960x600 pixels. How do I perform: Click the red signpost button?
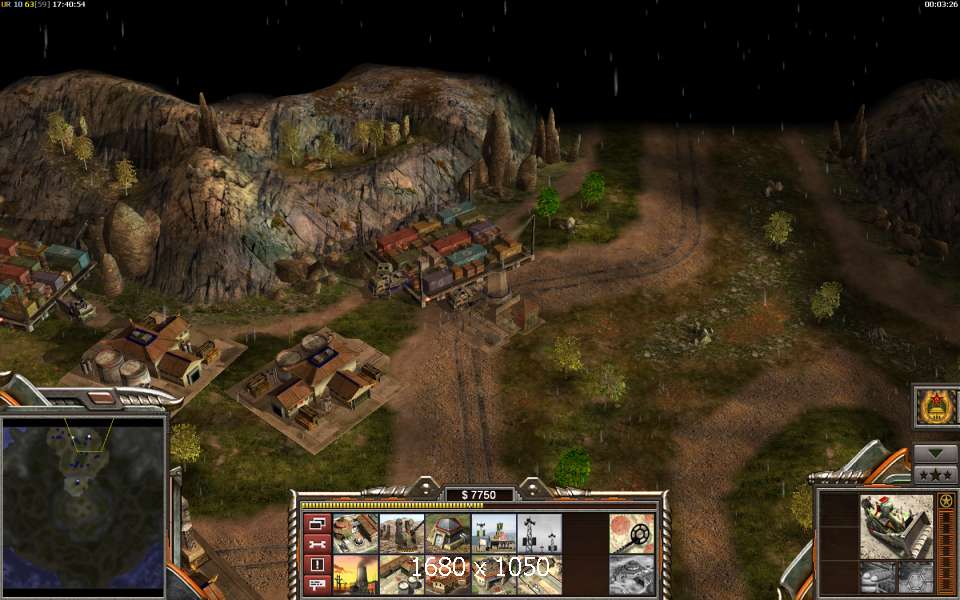(317, 585)
